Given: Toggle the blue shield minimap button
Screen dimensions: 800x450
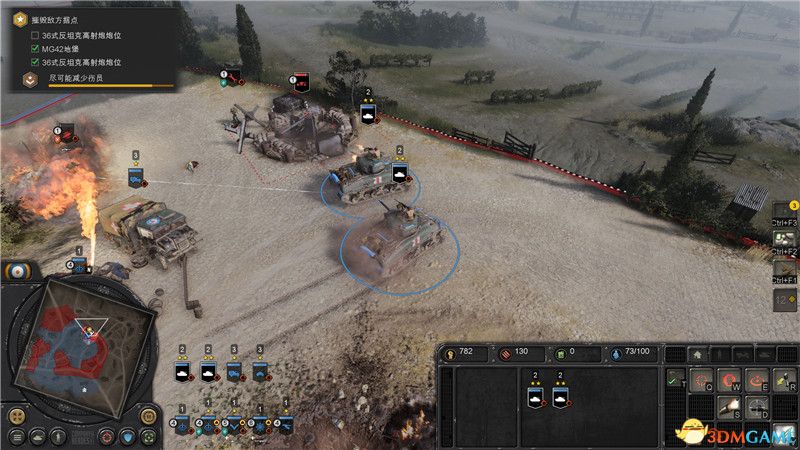Looking at the screenshot, I should pos(129,437).
